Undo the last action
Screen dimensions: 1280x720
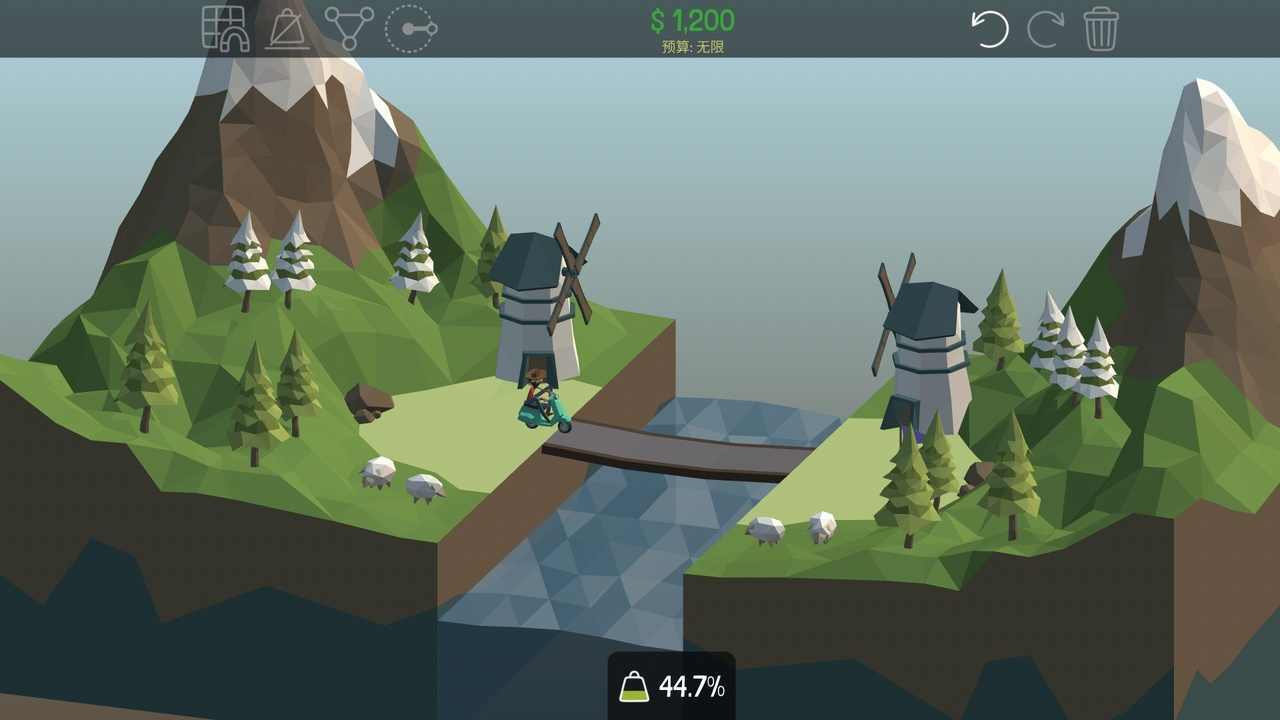click(990, 29)
